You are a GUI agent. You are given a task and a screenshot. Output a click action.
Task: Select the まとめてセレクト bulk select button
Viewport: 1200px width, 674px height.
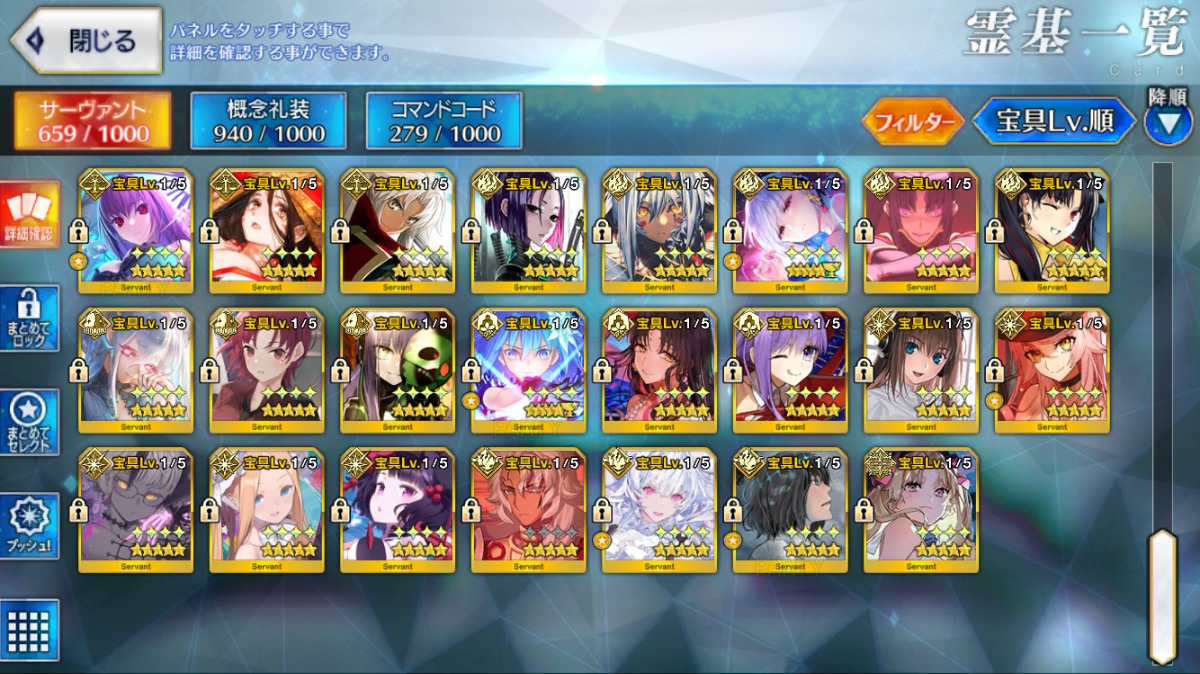tap(30, 423)
